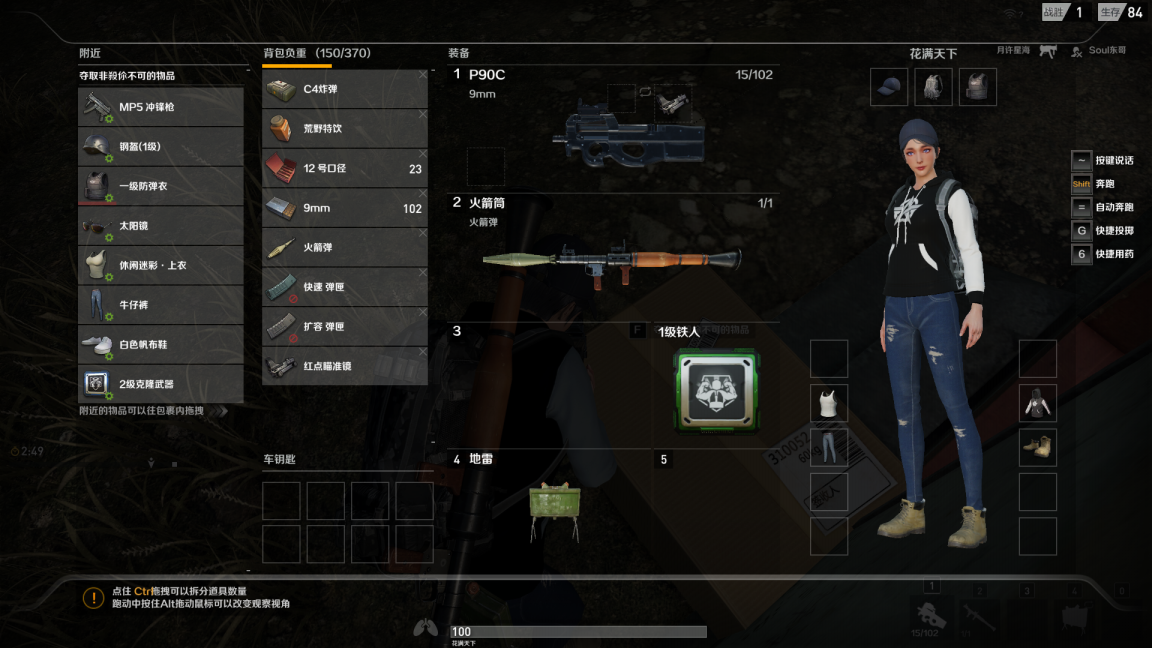Select C4炸弹 in the backpack
This screenshot has width=1152, height=648.
[x=344, y=89]
